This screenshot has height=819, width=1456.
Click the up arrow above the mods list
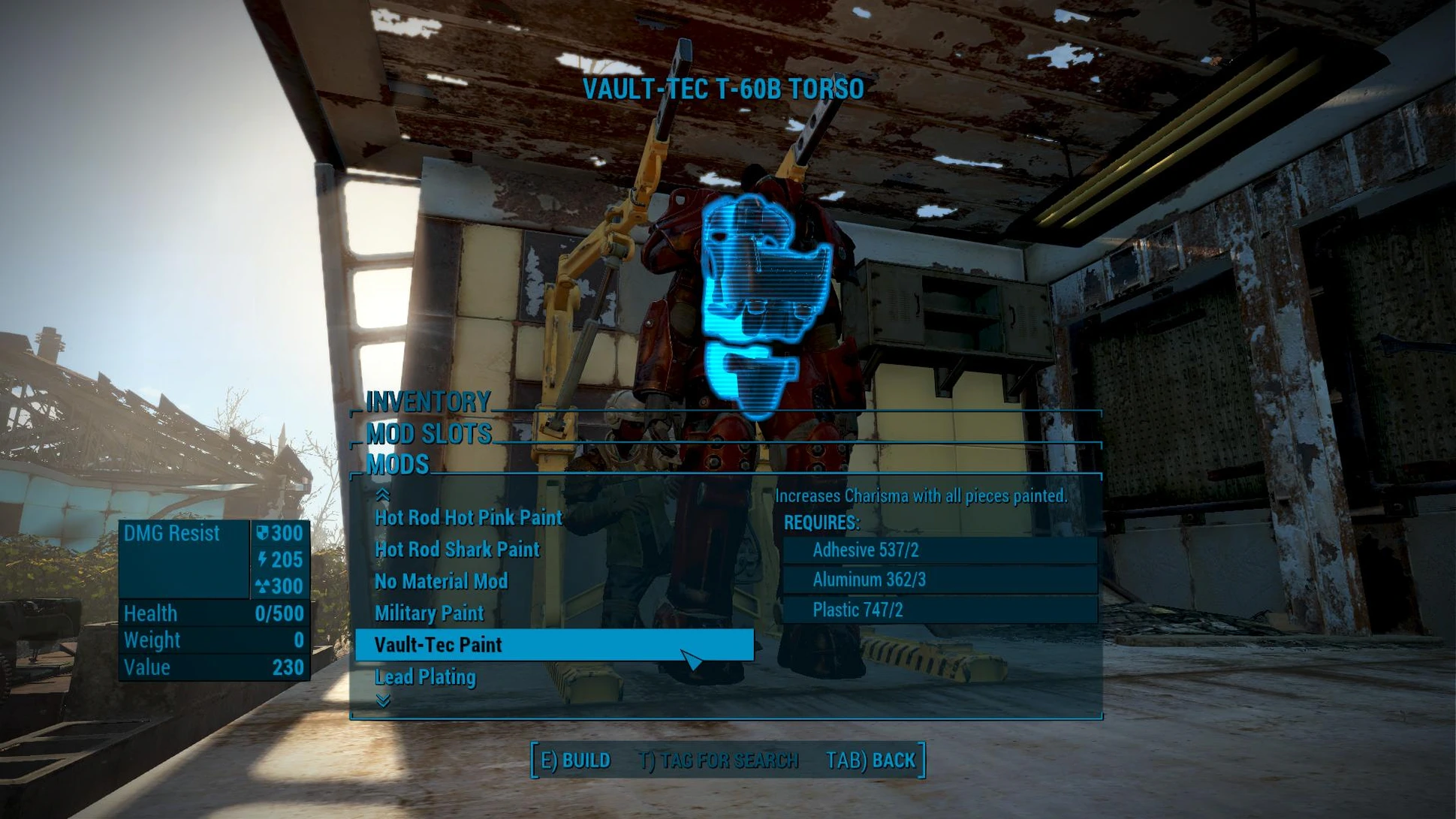click(383, 495)
